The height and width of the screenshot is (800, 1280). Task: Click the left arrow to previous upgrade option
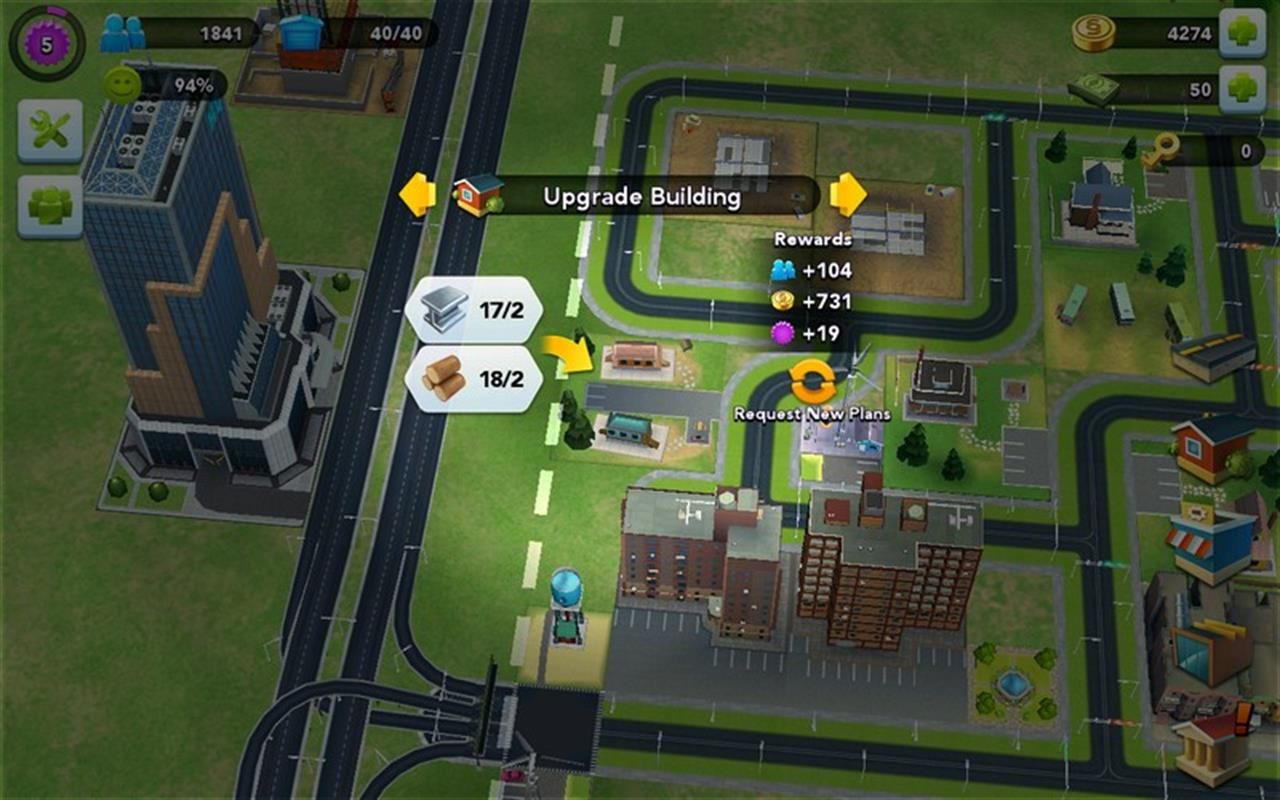(x=418, y=196)
